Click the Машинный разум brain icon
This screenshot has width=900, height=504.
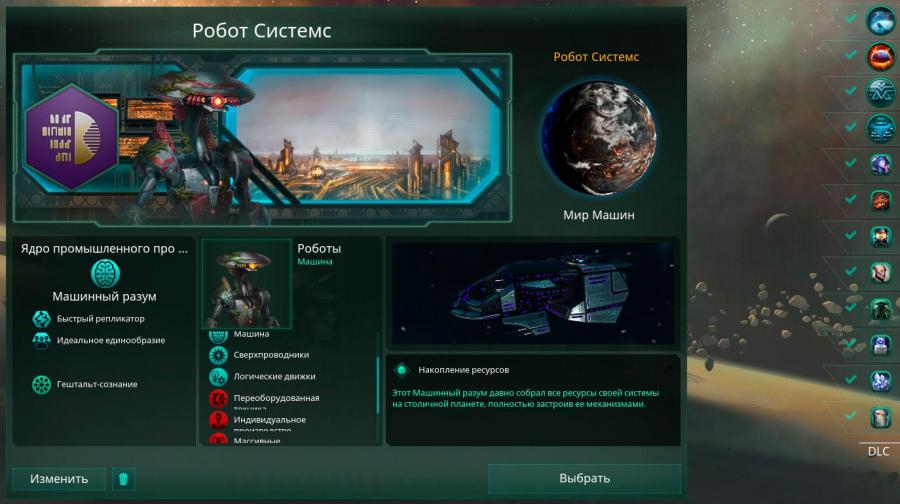click(105, 272)
